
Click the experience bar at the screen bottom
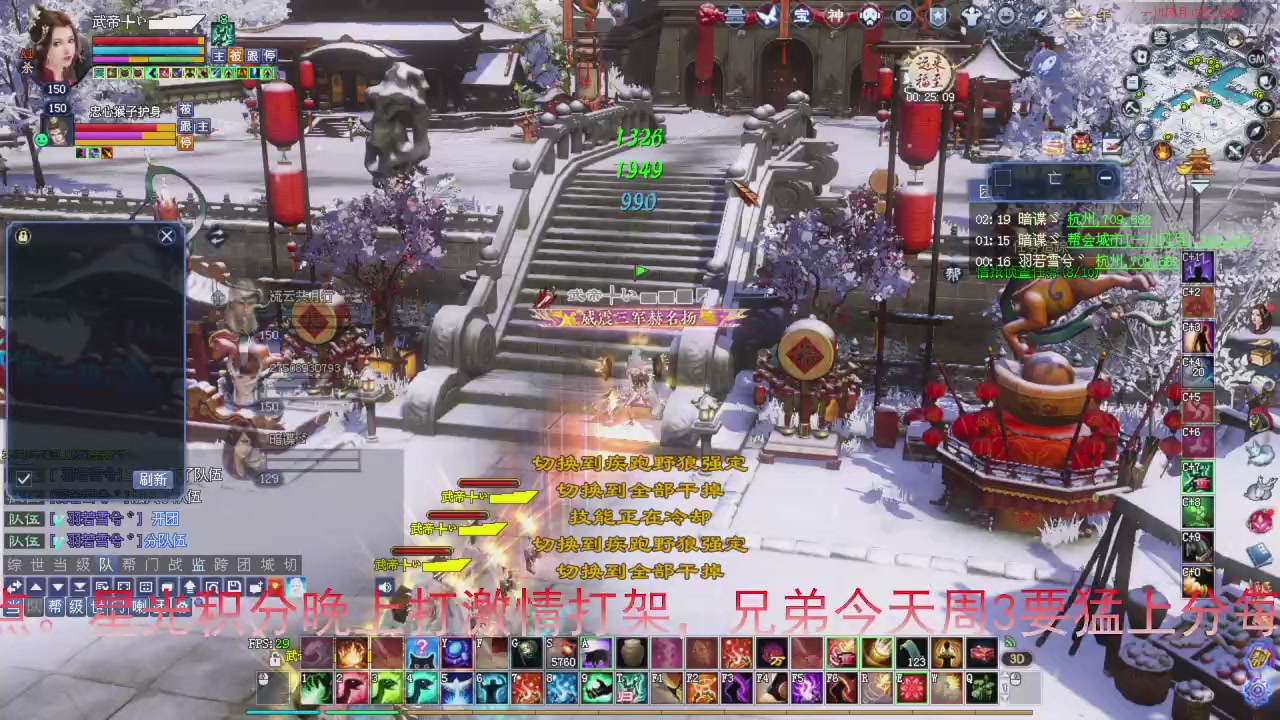(x=640, y=712)
